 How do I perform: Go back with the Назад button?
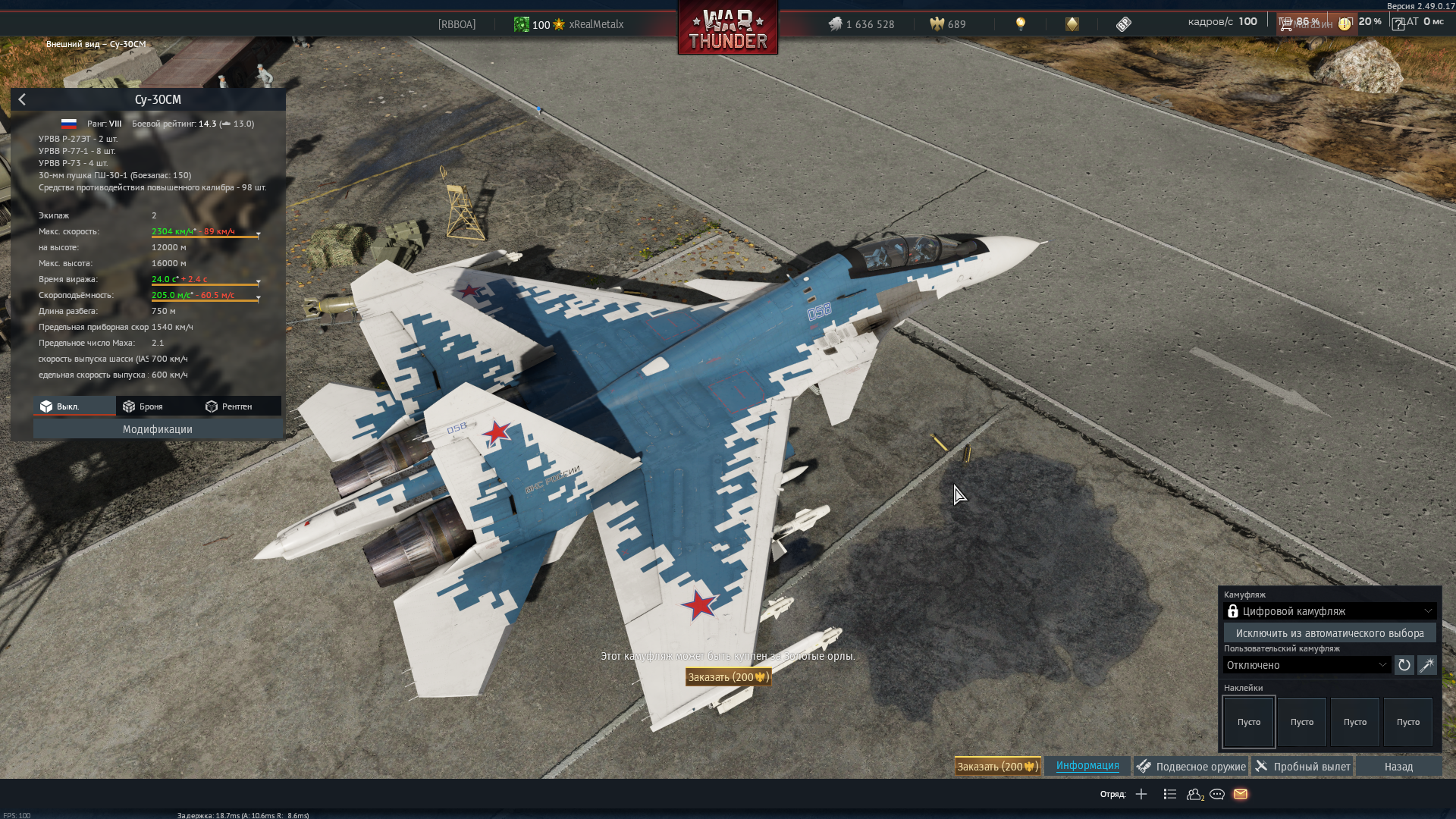1398,767
